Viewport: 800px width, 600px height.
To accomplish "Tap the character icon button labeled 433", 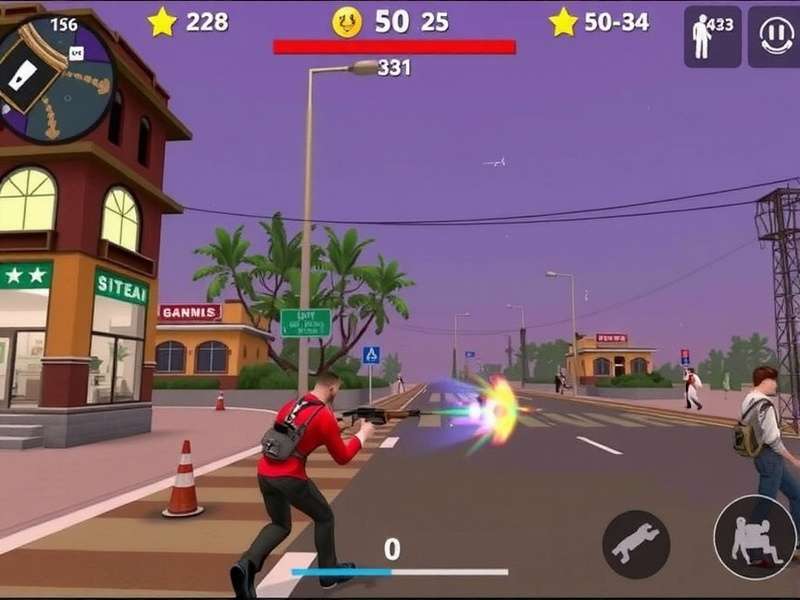I will point(712,36).
